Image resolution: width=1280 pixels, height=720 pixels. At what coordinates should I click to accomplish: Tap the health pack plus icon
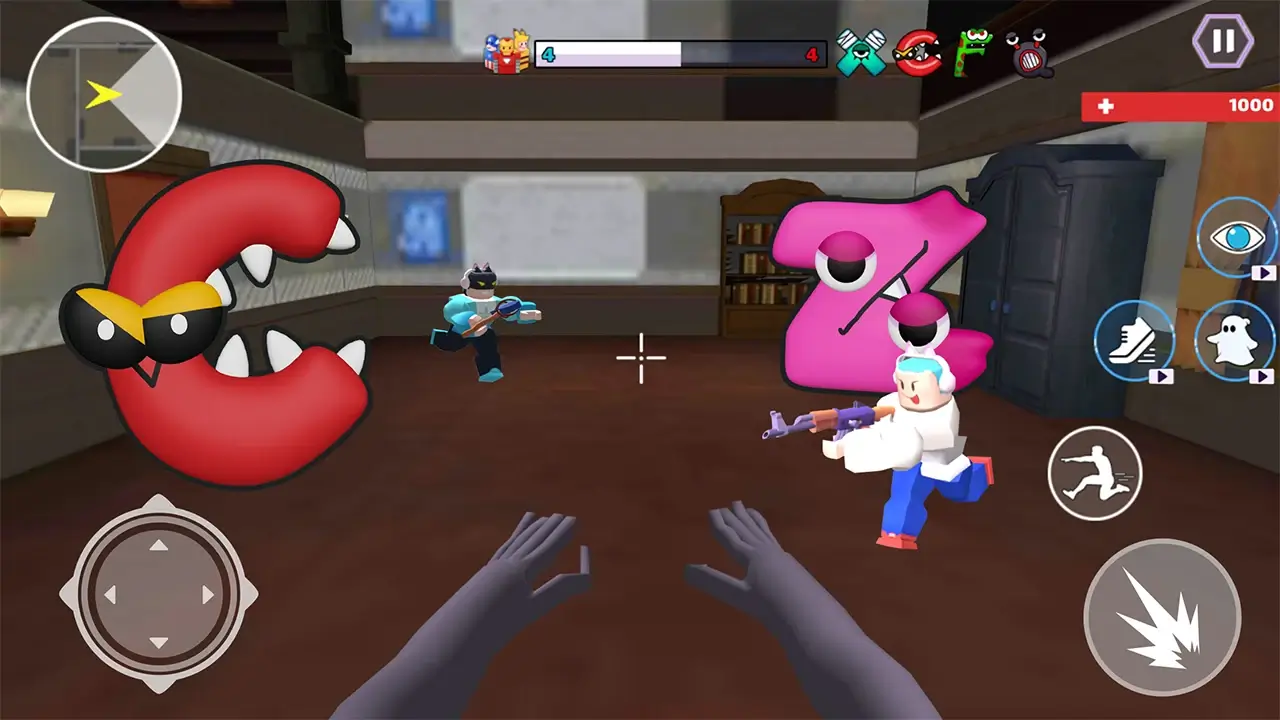pos(1104,106)
